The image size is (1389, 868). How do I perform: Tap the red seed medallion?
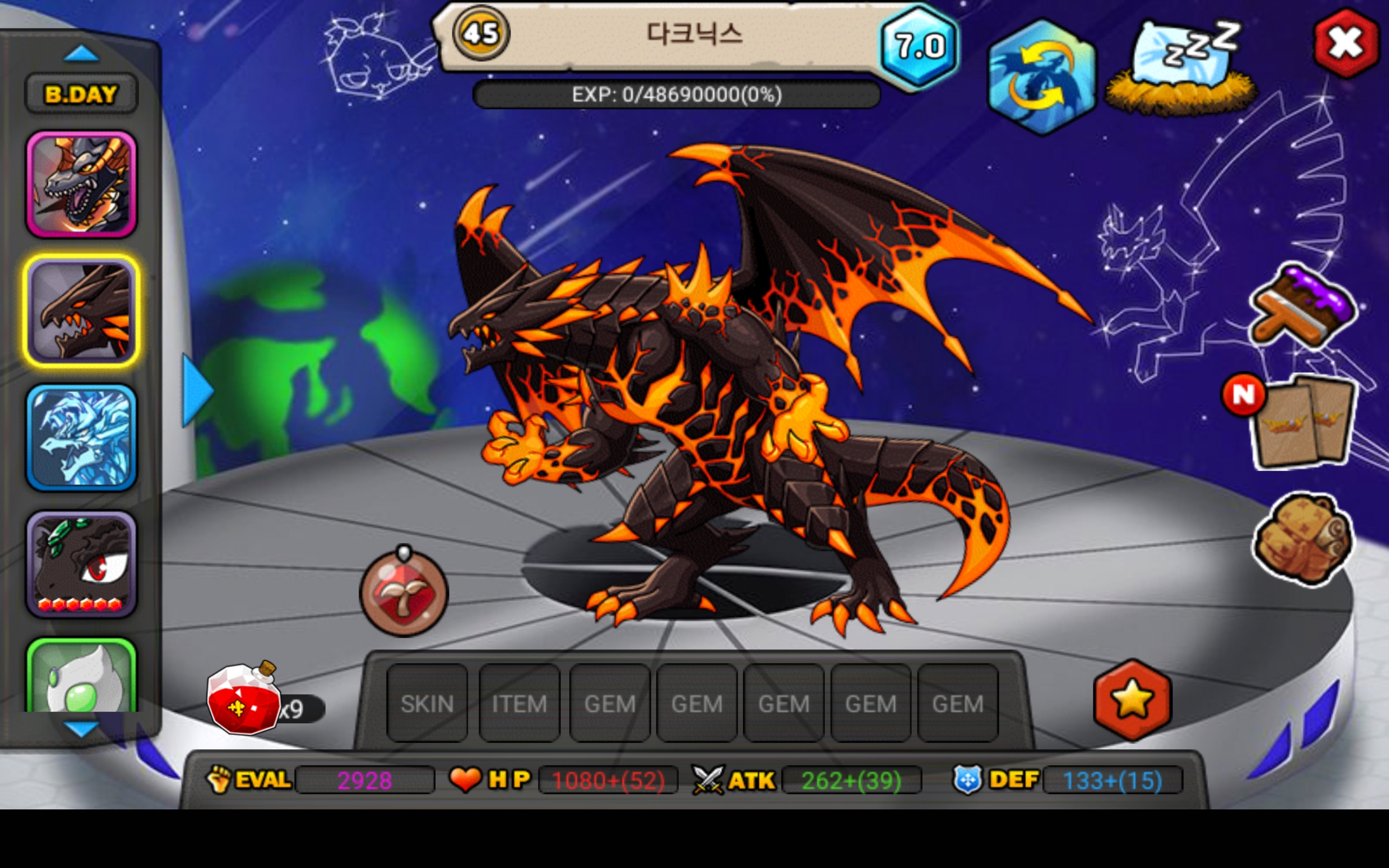click(x=404, y=593)
